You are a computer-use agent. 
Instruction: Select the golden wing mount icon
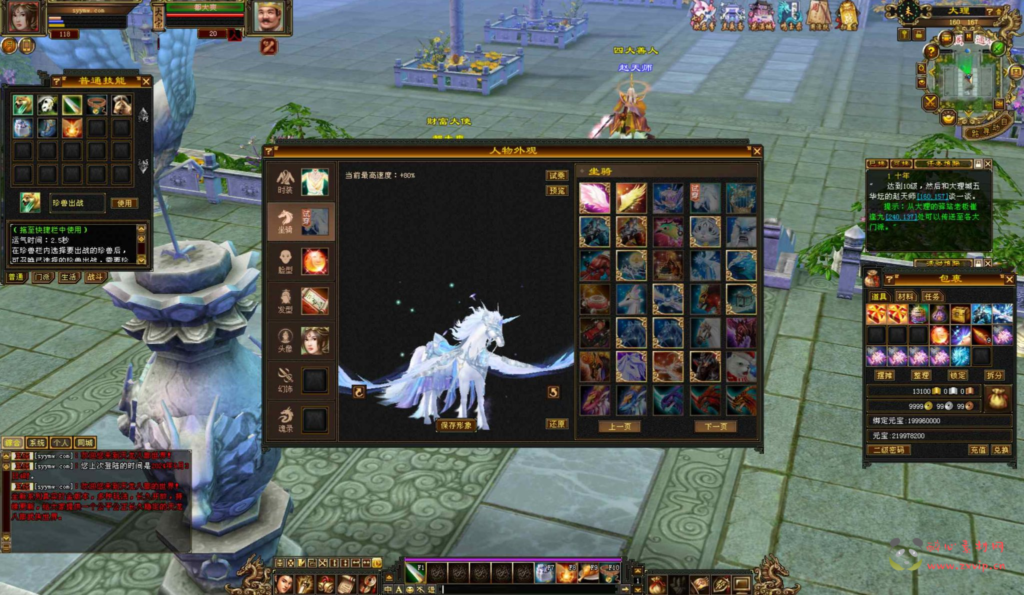tap(631, 198)
